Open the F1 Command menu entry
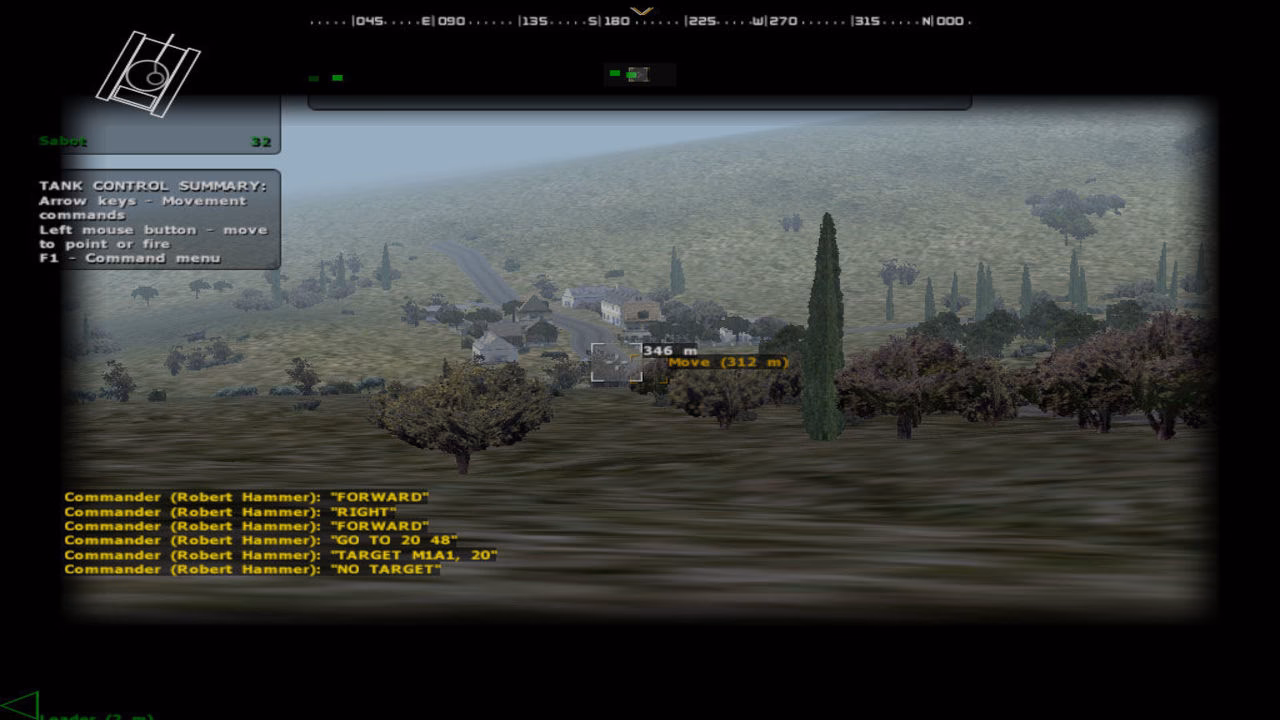Screen dimensions: 1280x720 (x=130, y=258)
